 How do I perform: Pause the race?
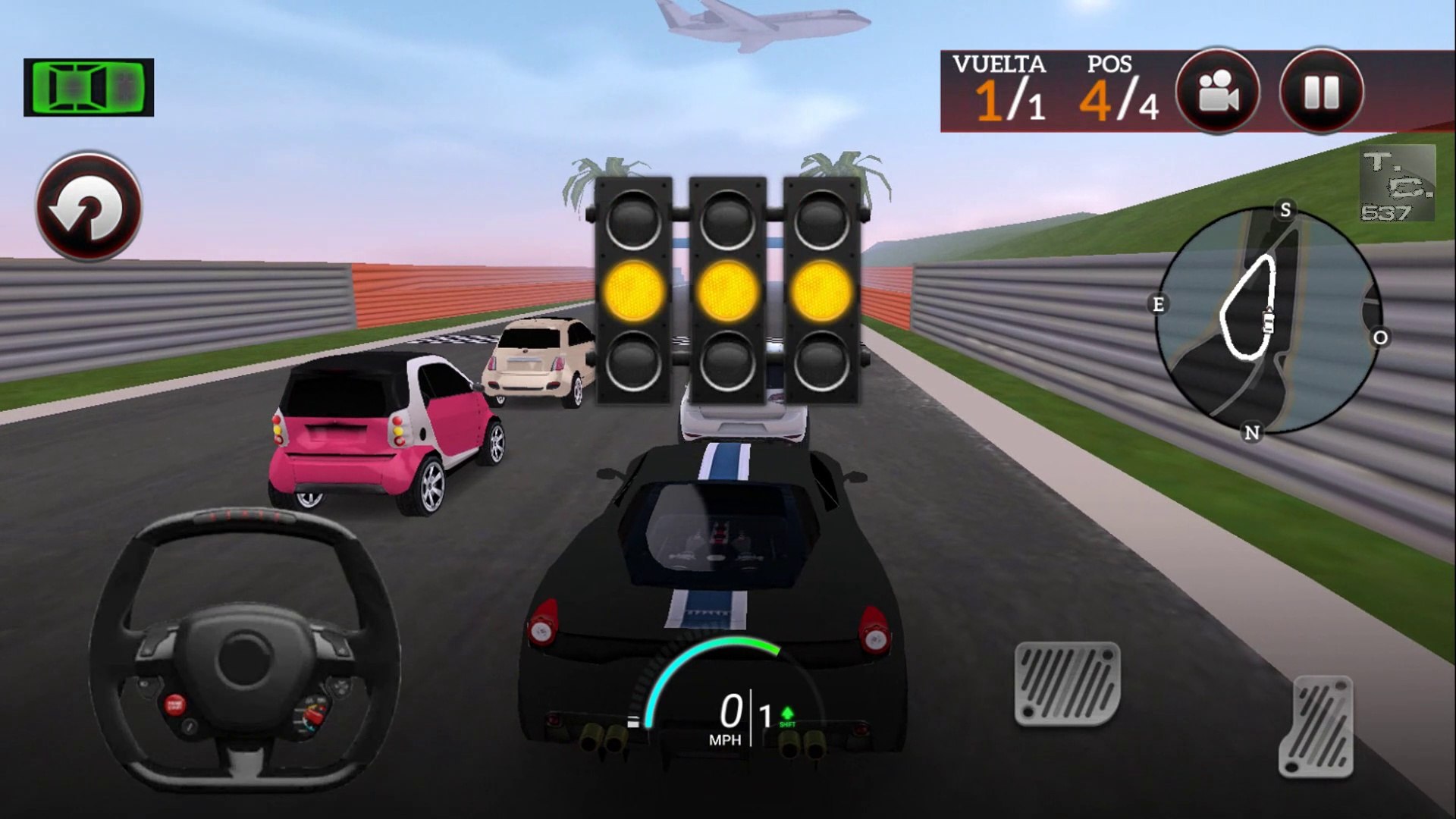click(1321, 92)
